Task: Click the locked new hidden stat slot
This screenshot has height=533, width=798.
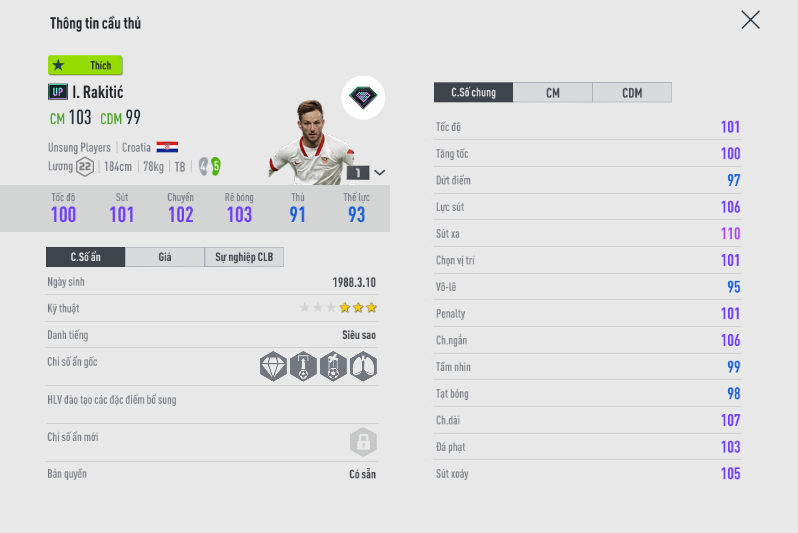Action: [362, 441]
